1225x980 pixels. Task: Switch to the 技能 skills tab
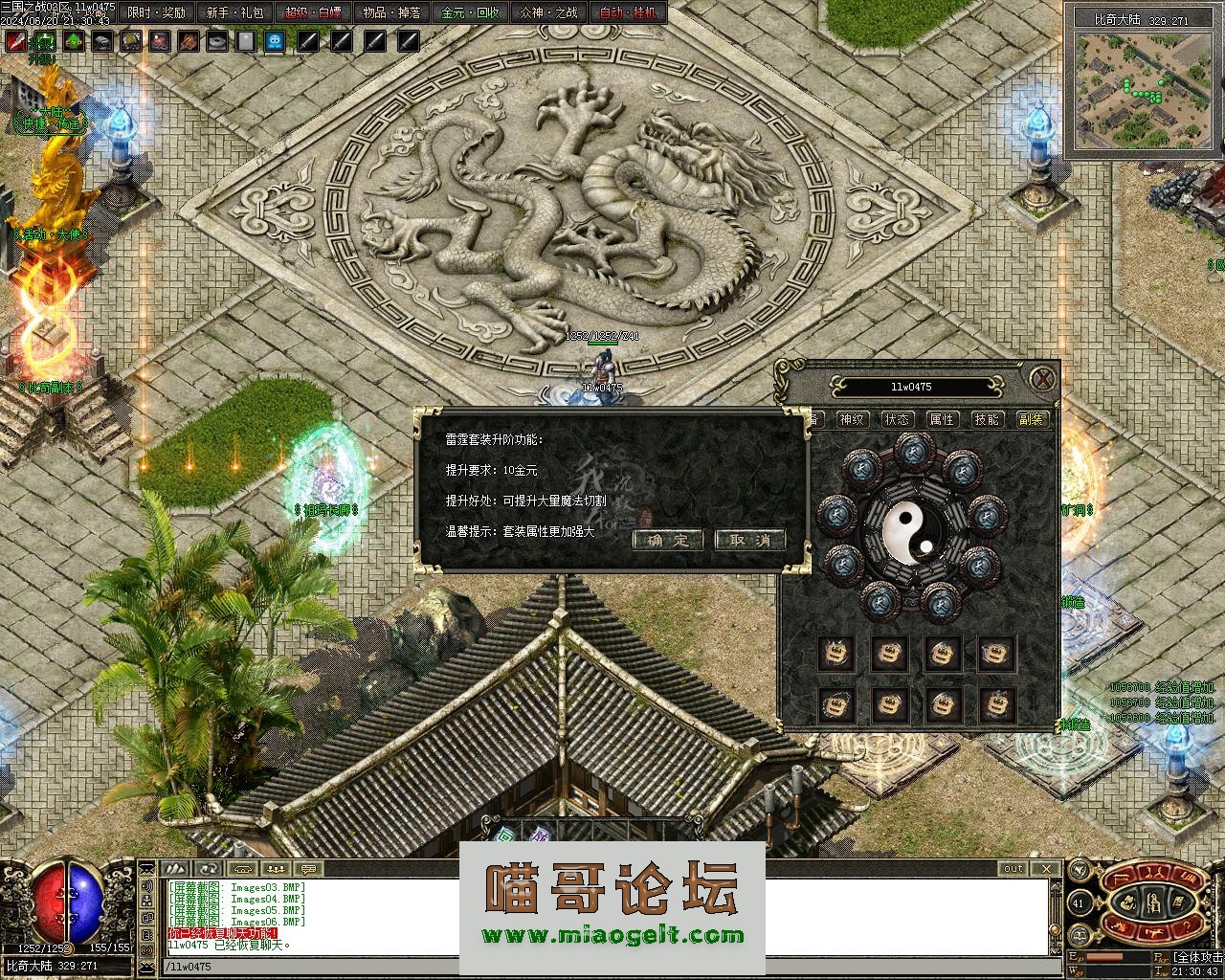pyautogui.click(x=987, y=419)
